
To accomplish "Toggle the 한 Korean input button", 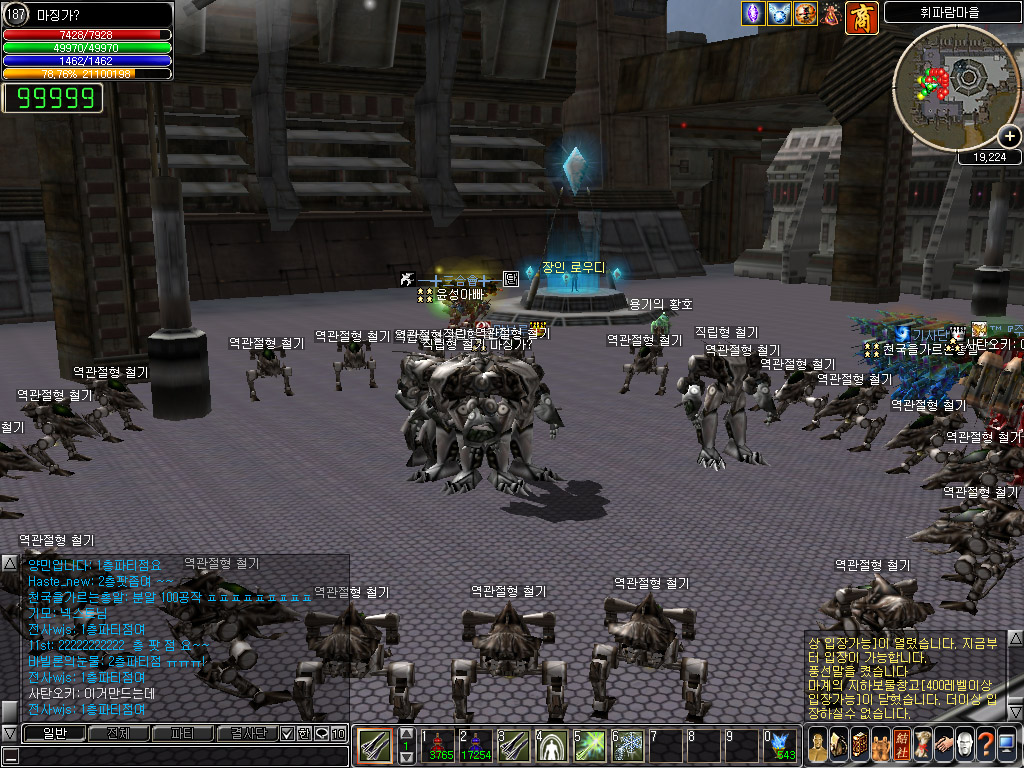I will pyautogui.click(x=304, y=734).
